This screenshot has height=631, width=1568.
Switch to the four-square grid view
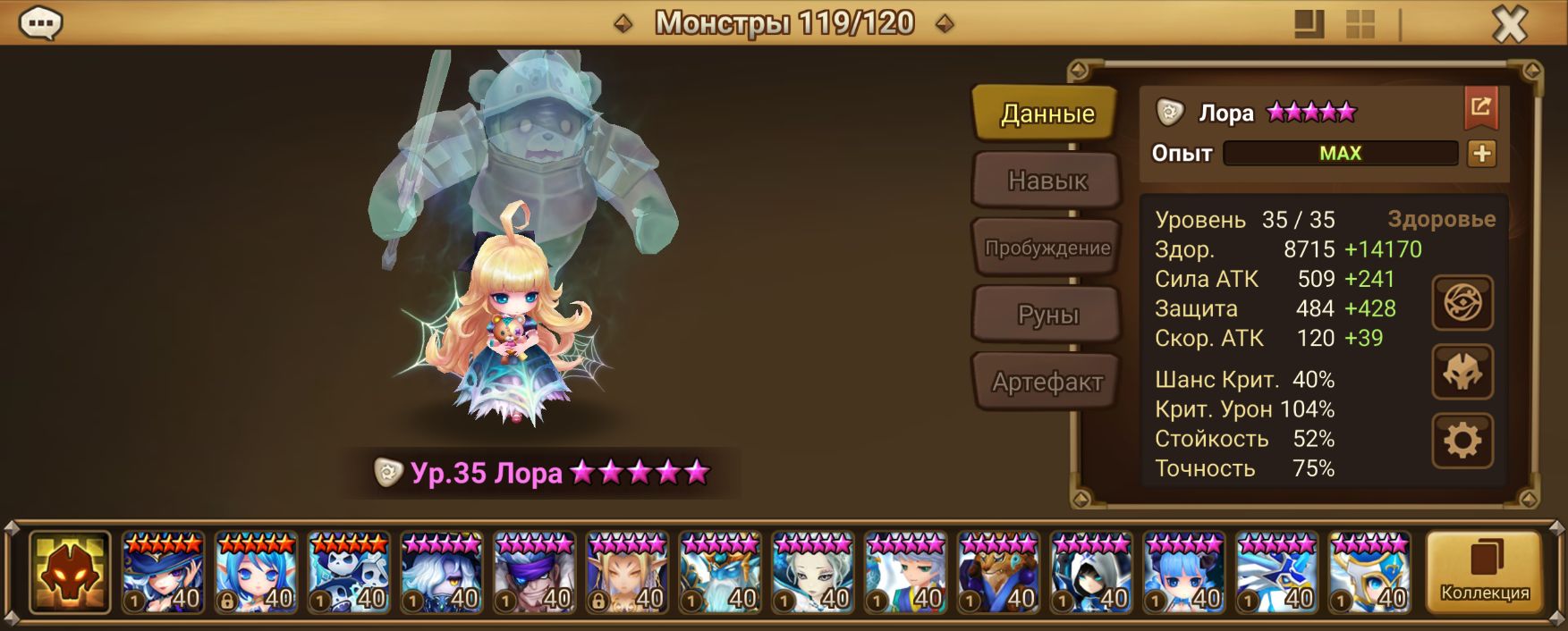pos(1360,24)
